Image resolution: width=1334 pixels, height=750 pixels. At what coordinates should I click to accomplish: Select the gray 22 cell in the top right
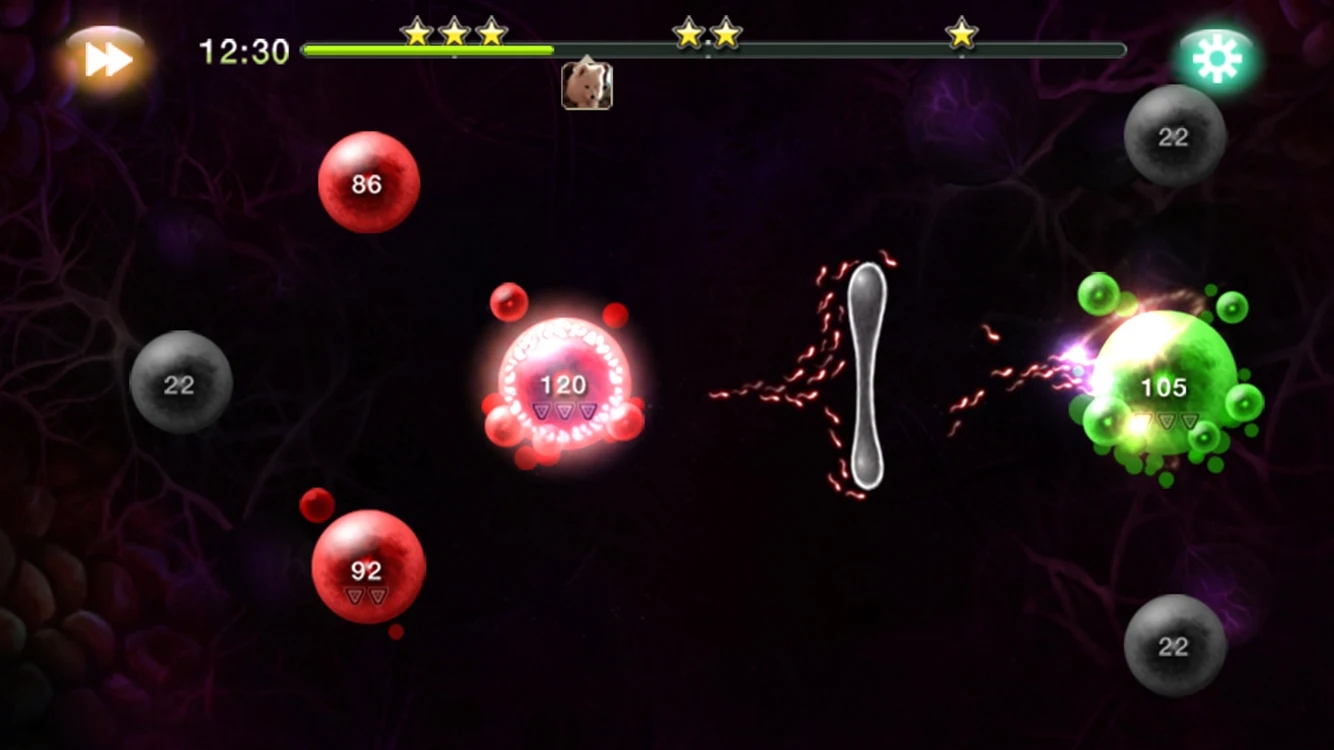click(x=1174, y=135)
